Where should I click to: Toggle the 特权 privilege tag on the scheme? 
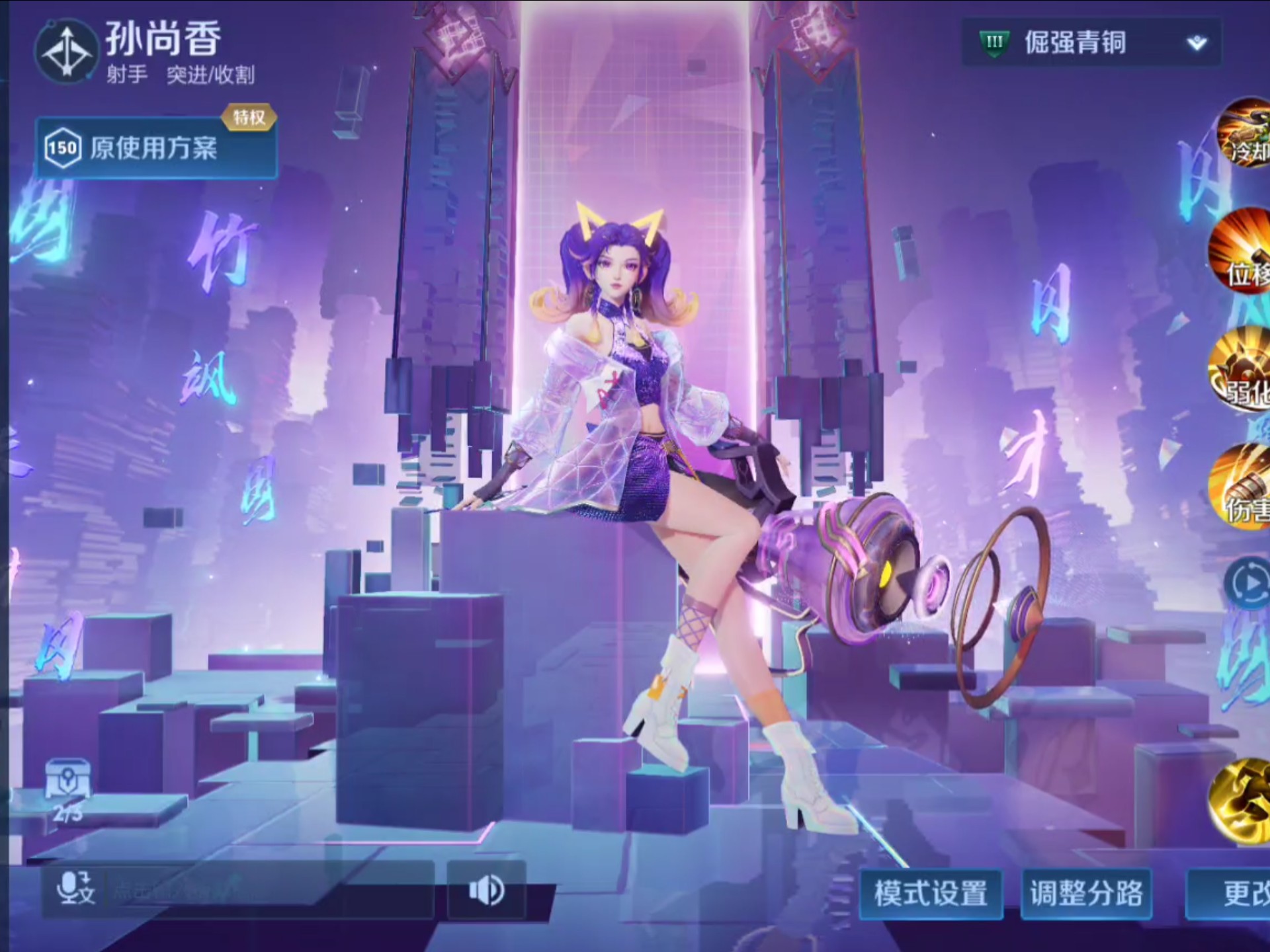[x=249, y=116]
